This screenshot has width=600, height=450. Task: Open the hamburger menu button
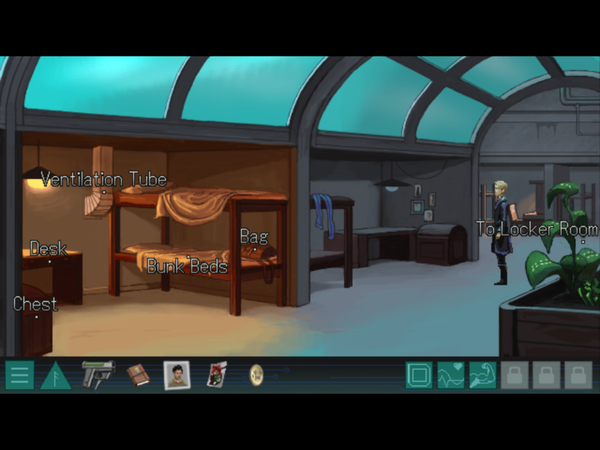pyautogui.click(x=18, y=376)
